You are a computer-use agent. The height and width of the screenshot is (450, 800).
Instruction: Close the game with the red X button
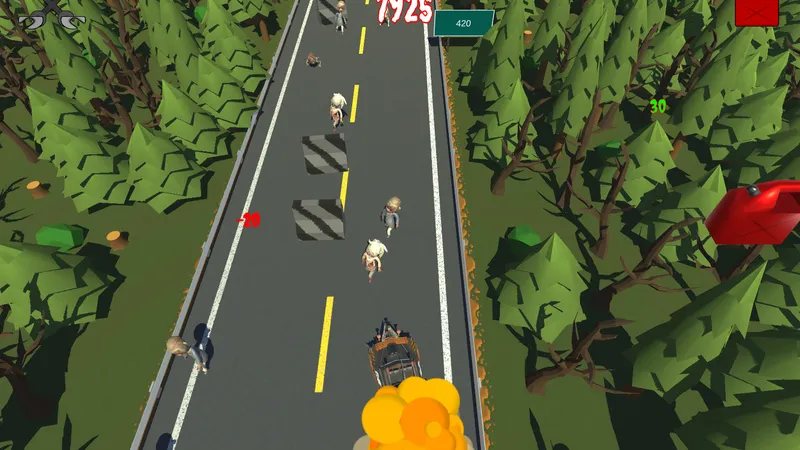[x=756, y=11]
